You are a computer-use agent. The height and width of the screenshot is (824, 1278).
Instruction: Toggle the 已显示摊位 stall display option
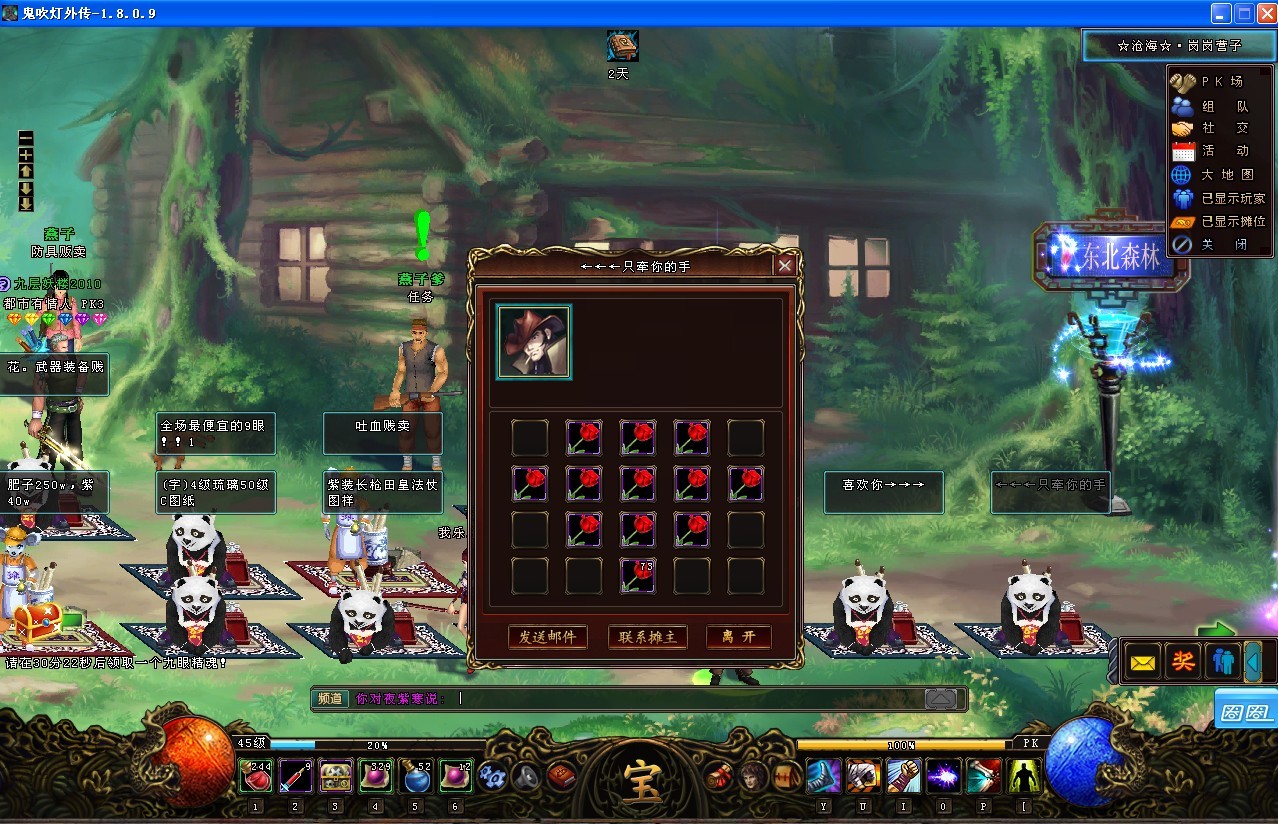(x=1218, y=221)
